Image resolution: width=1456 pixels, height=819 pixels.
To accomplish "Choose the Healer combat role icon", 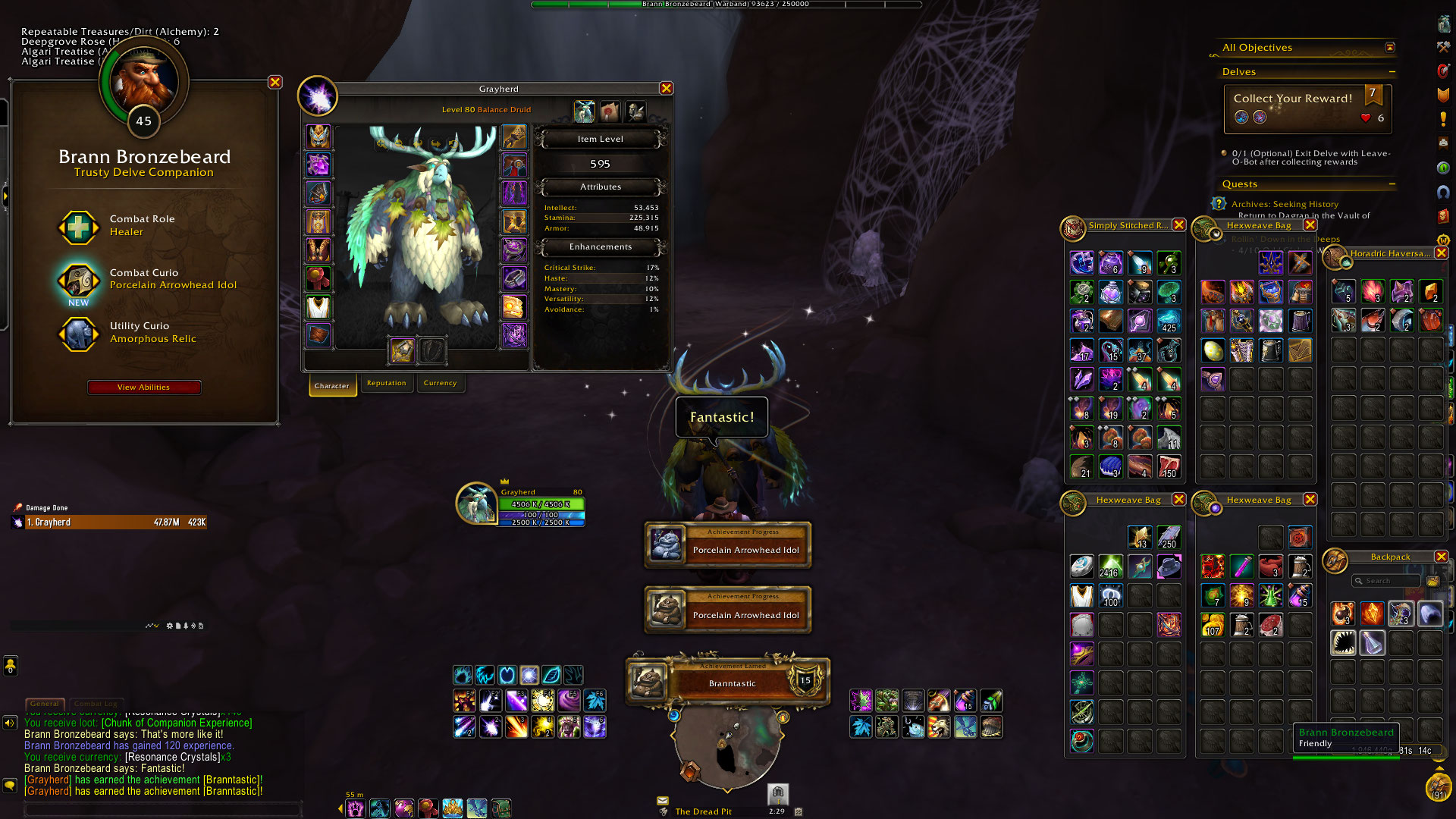I will pyautogui.click(x=80, y=226).
